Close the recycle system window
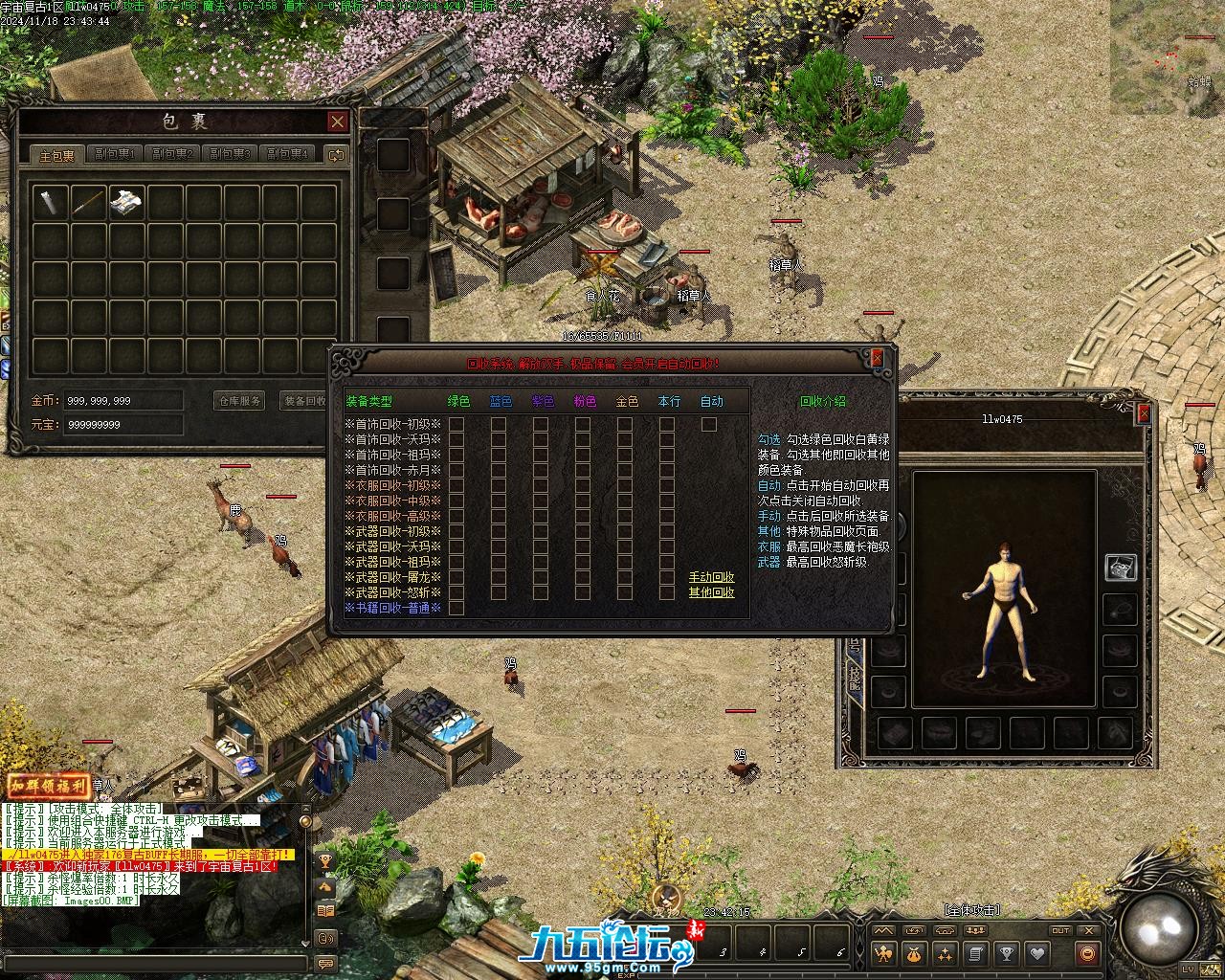Viewport: 1225px width, 980px height. (877, 358)
